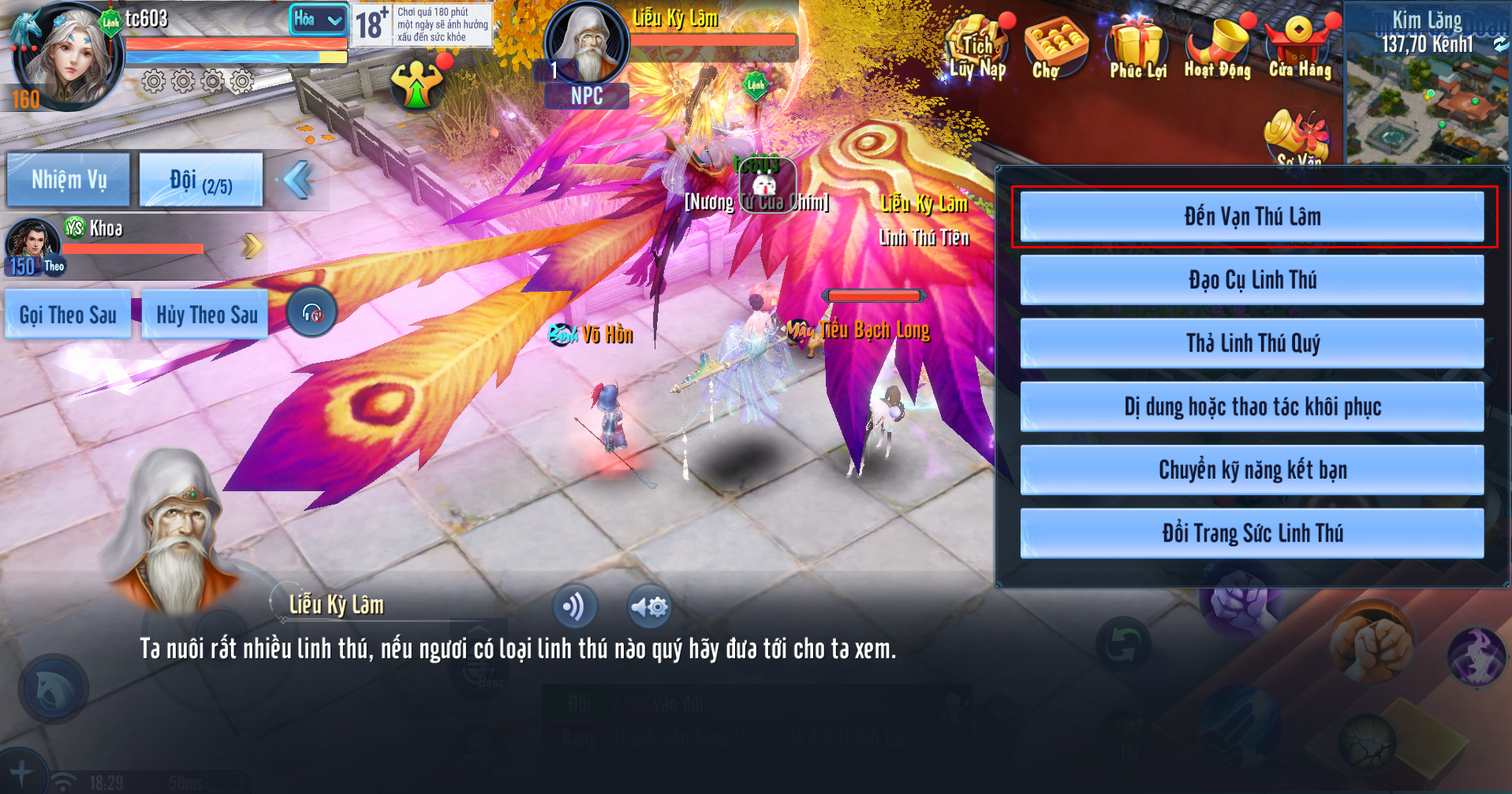1512x794 pixels.
Task: Switch to the Nhiệm Vụ tab
Action: (x=69, y=180)
